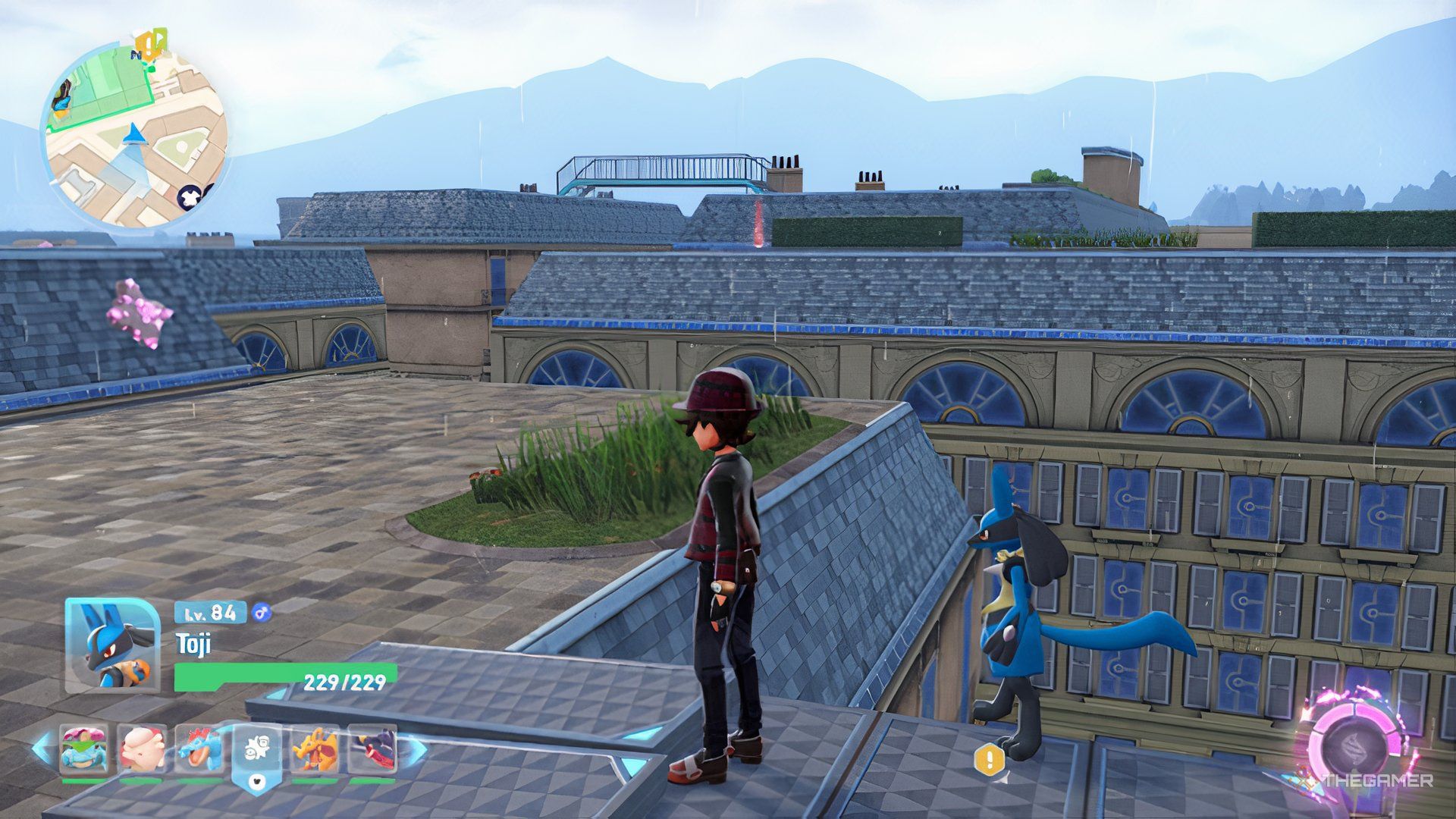Click the dark blue shirt marker on minimap

[x=189, y=197]
